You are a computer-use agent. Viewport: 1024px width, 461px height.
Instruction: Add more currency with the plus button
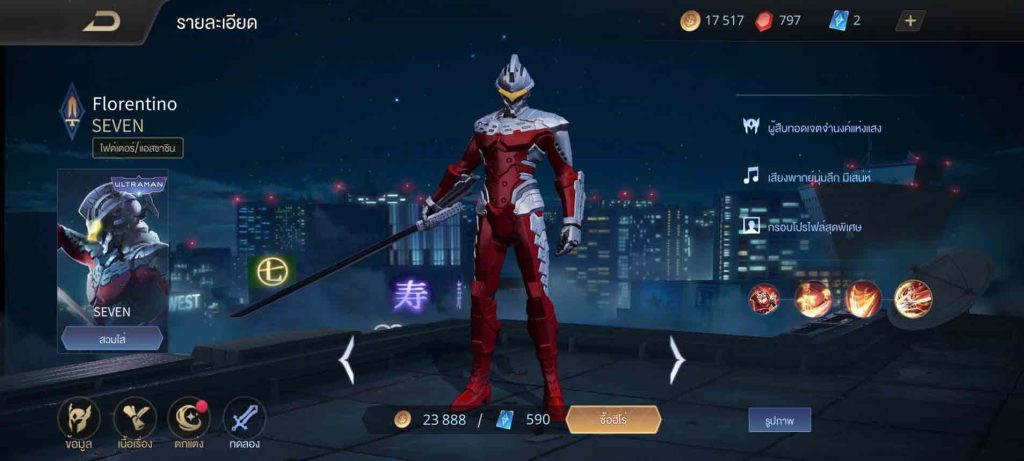tap(910, 21)
